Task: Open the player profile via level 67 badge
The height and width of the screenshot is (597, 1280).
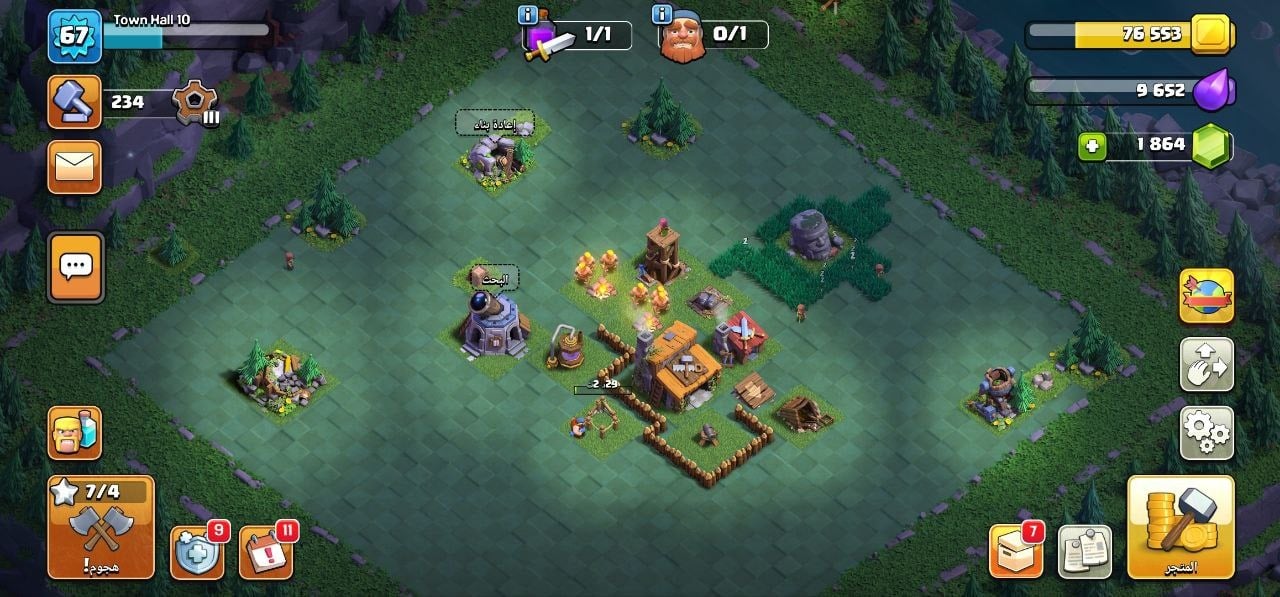Action: 75,35
